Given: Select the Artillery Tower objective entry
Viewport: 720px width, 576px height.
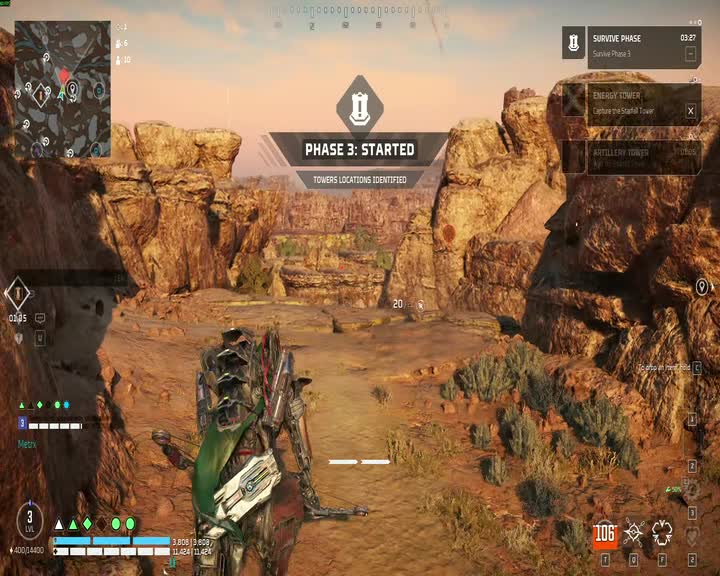Looking at the screenshot, I should tap(631, 157).
